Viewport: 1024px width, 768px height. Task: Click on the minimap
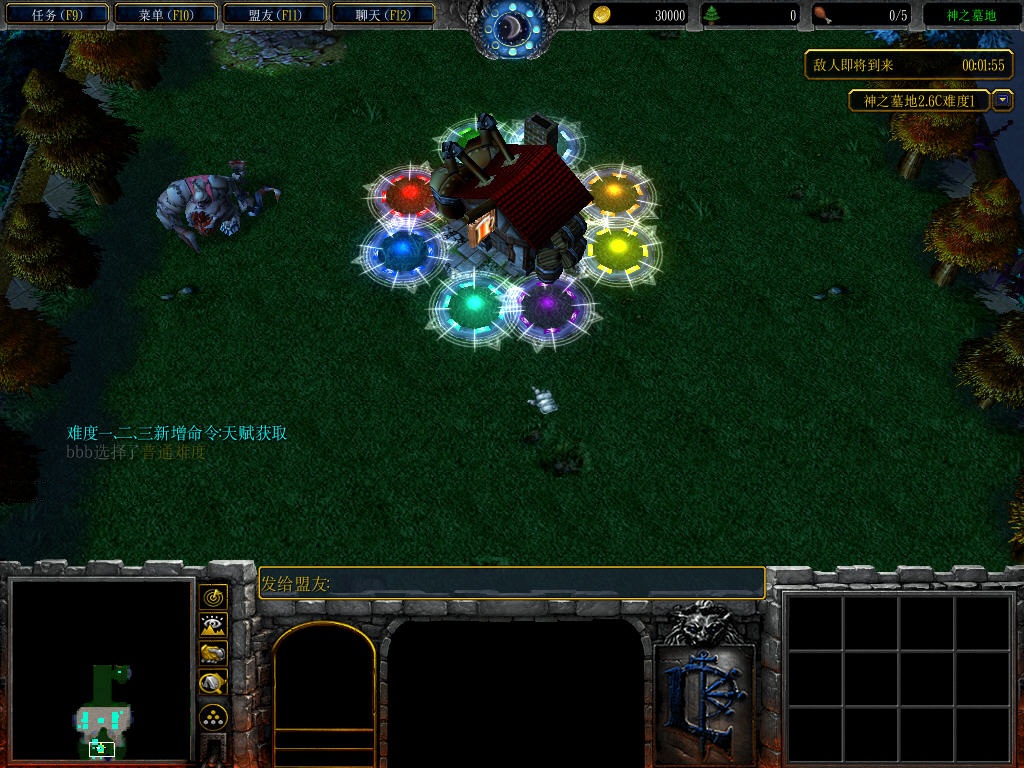point(100,670)
